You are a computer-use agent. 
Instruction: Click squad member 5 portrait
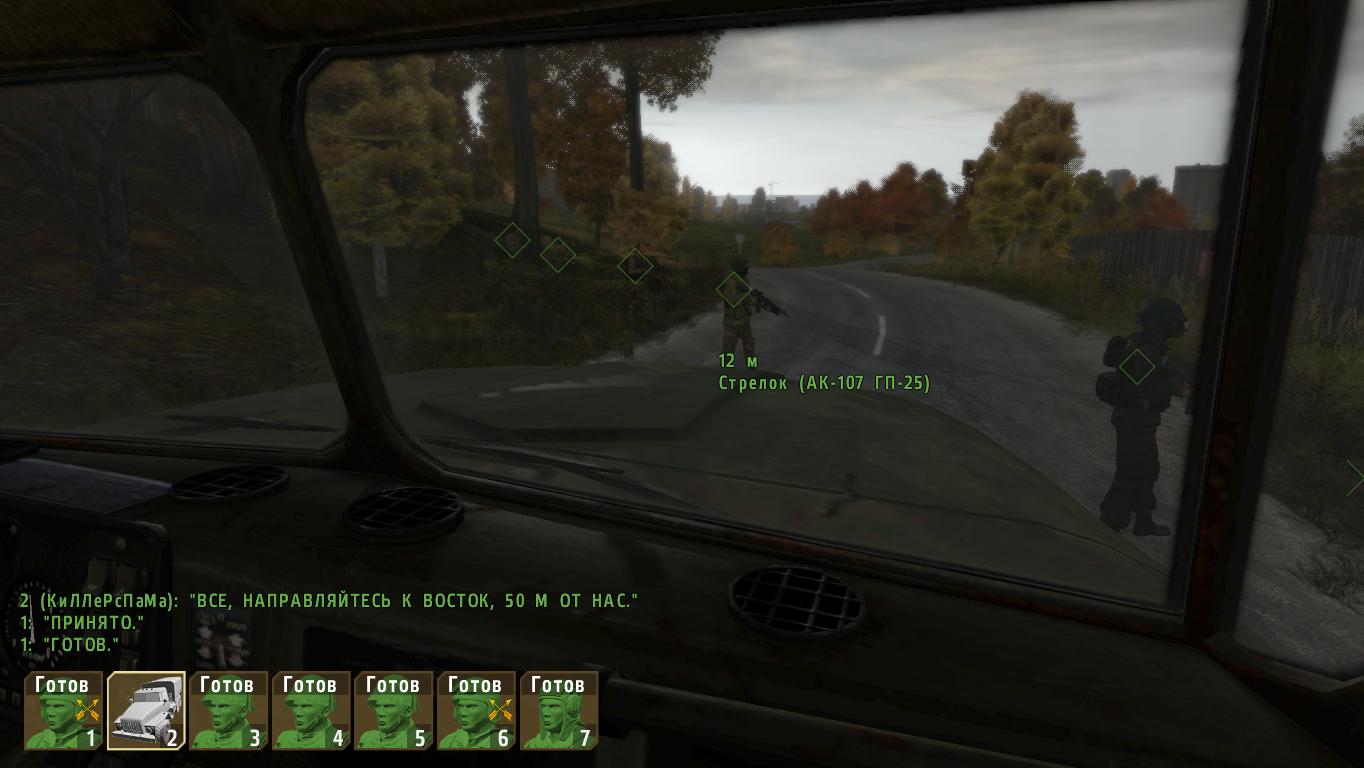394,711
